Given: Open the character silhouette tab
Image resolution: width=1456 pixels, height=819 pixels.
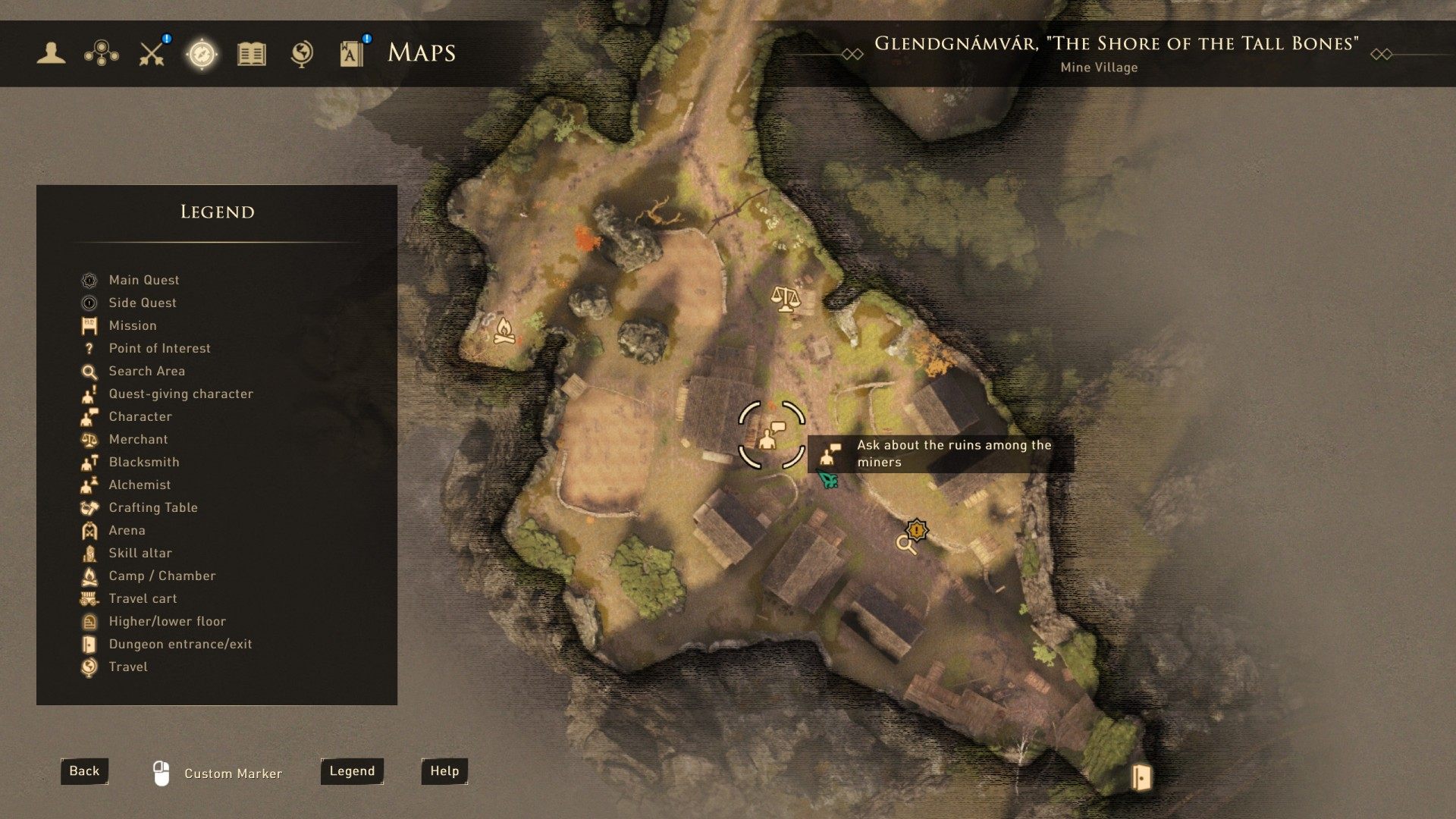Looking at the screenshot, I should (x=51, y=53).
